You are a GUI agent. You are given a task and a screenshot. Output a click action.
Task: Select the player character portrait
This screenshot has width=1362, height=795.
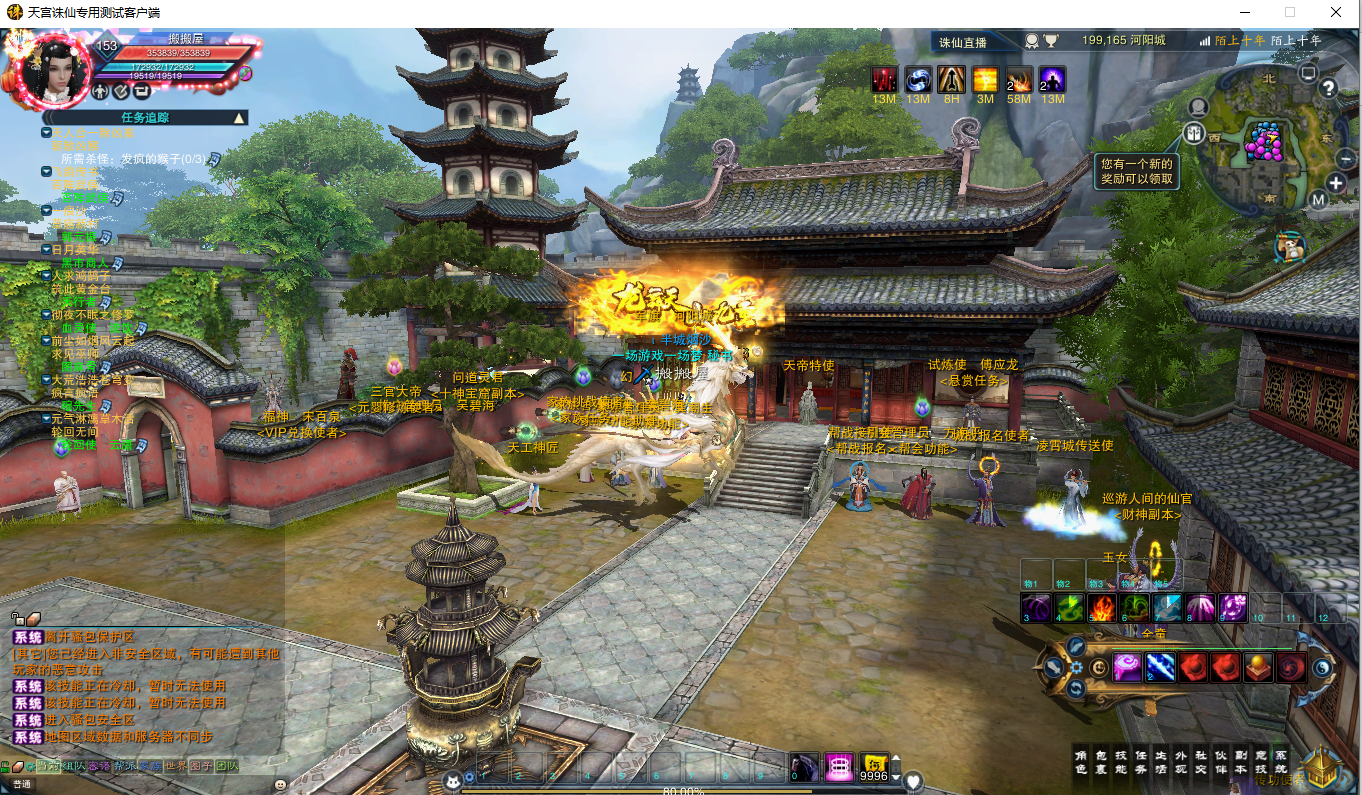pos(52,70)
